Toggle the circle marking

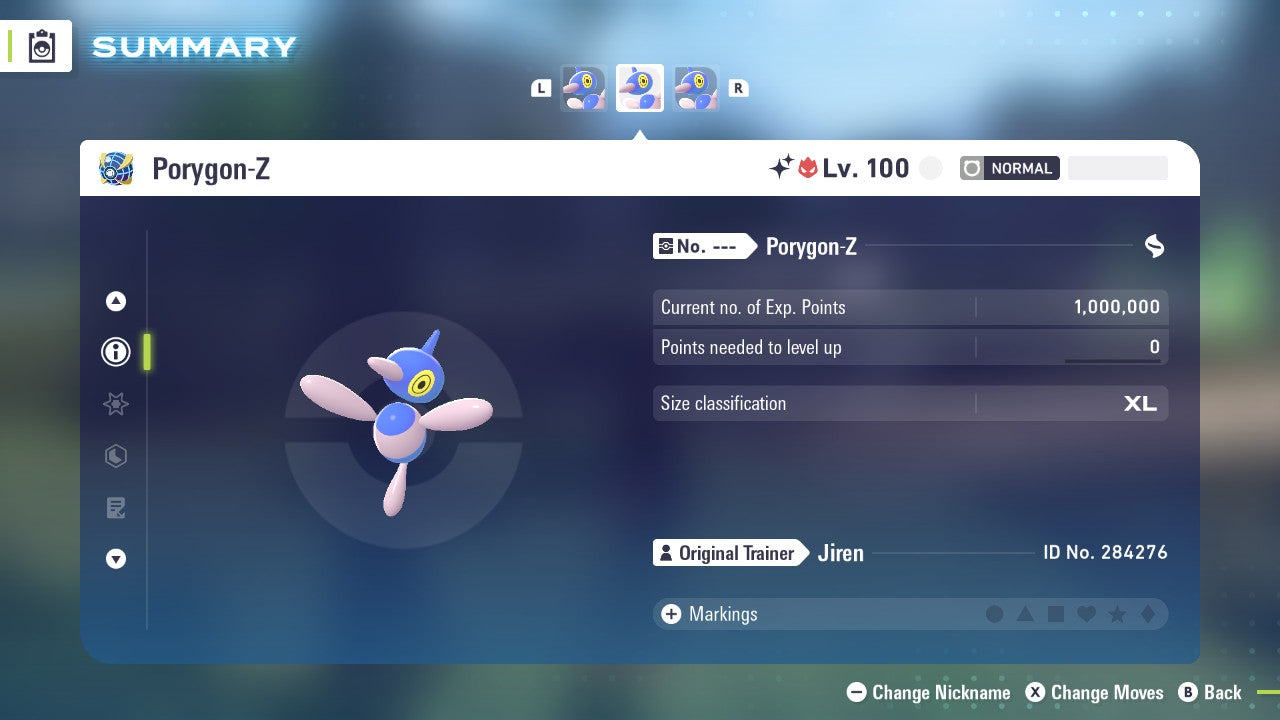(x=995, y=614)
